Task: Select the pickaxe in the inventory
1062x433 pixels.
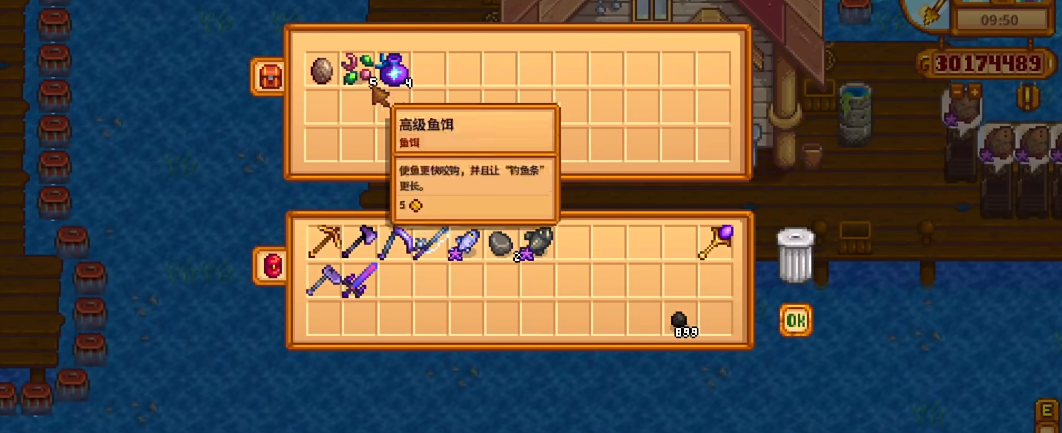Action: (x=323, y=243)
